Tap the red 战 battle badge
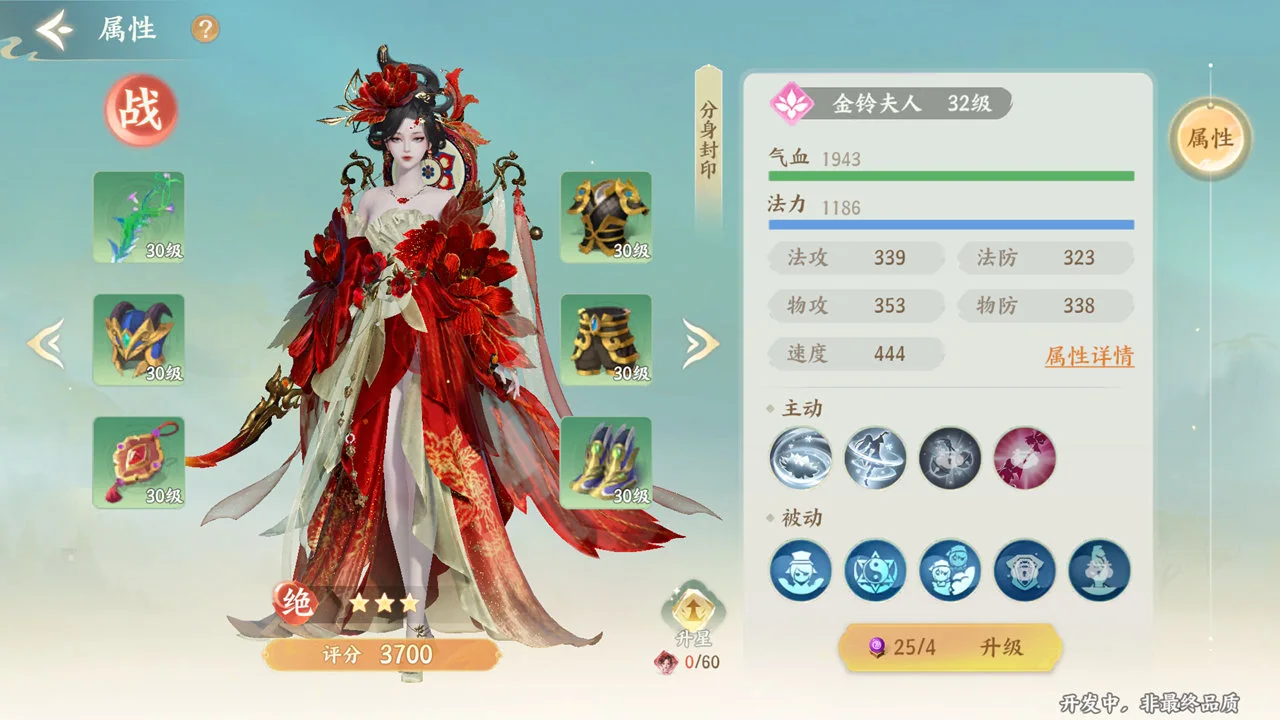 (140, 111)
